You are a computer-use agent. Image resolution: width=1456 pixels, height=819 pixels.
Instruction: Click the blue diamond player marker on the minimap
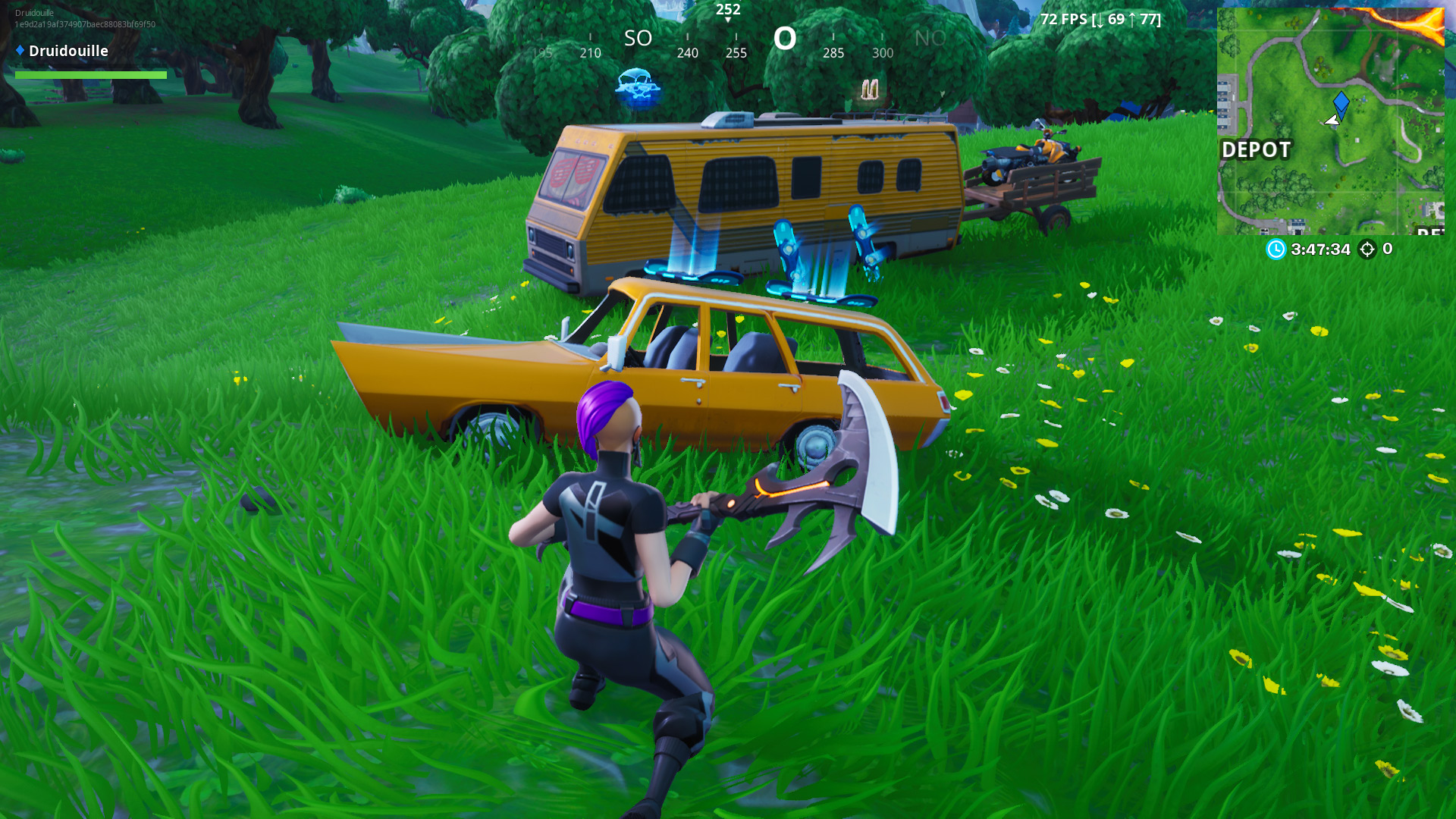[1341, 102]
